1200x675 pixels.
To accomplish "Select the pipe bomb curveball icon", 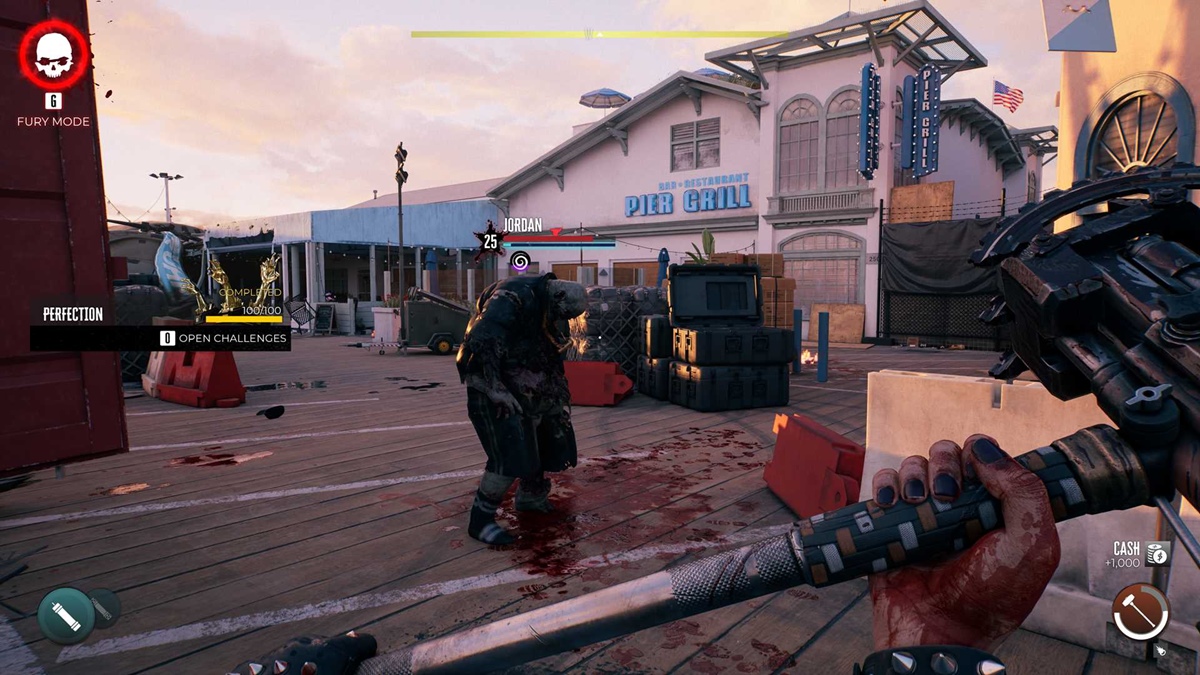I will click(66, 615).
